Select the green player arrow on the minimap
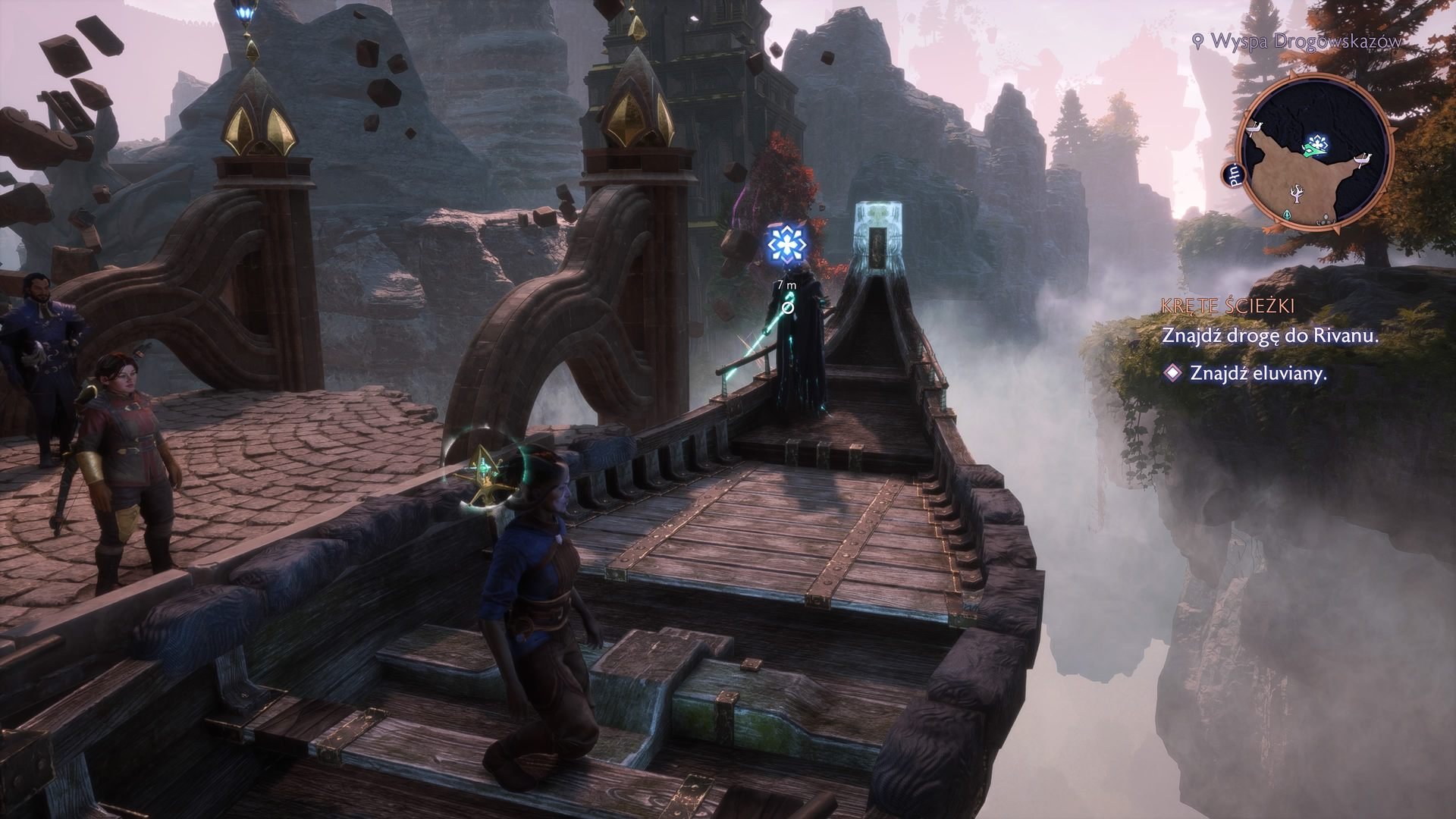The width and height of the screenshot is (1456, 819). click(1313, 150)
